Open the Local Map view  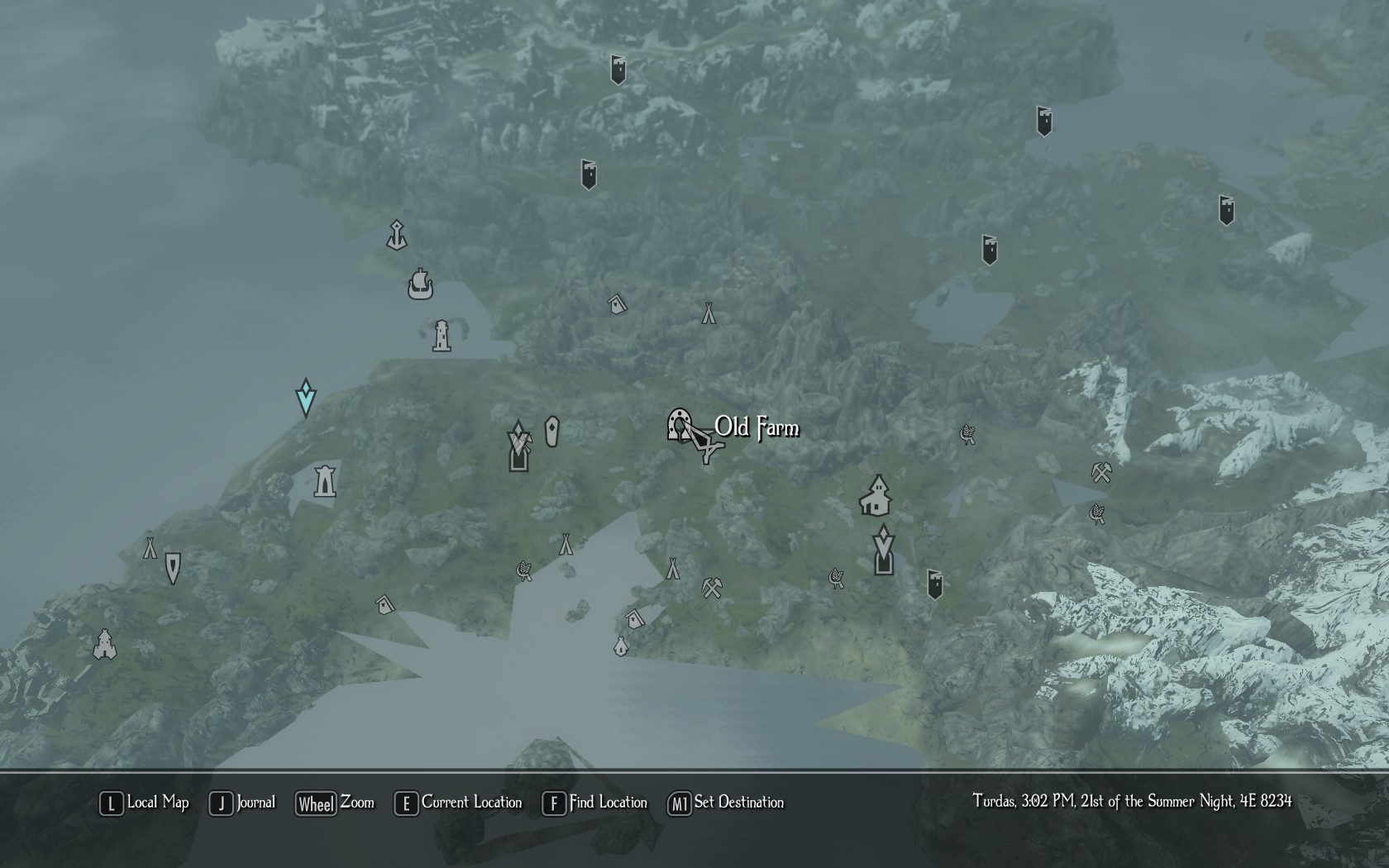tap(145, 803)
